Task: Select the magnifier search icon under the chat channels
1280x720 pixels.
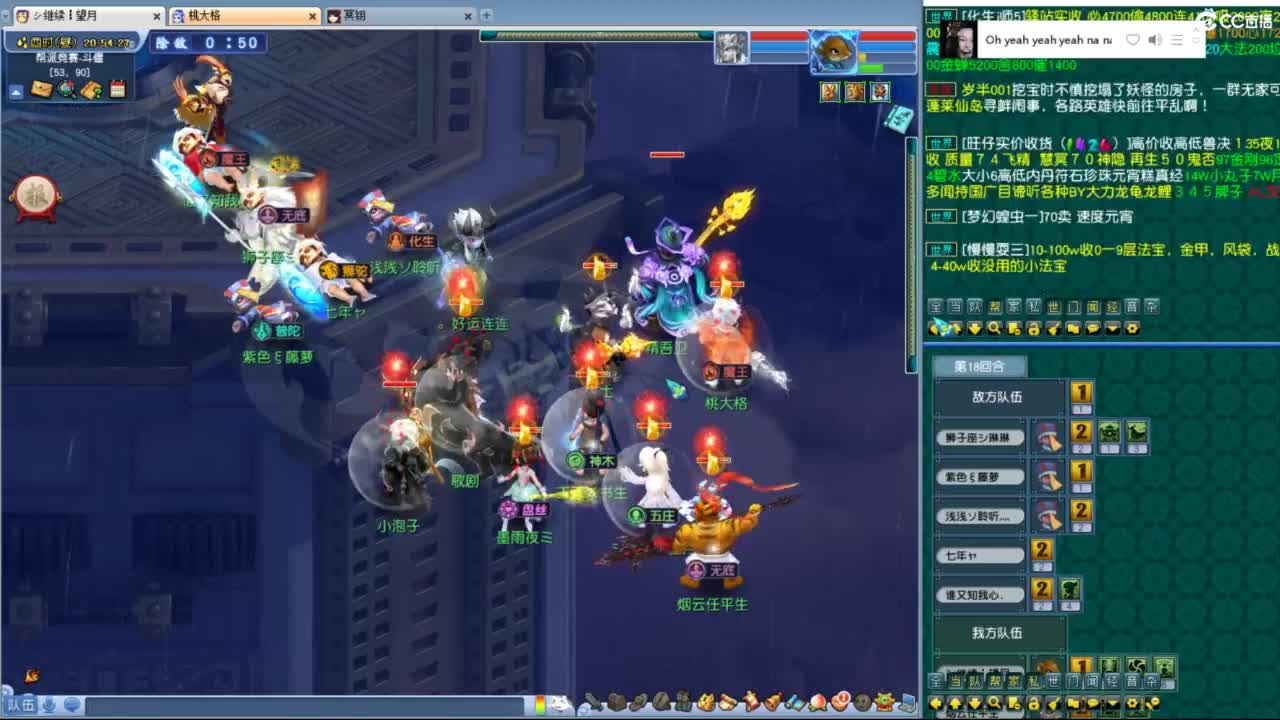Action: pyautogui.click(x=994, y=329)
